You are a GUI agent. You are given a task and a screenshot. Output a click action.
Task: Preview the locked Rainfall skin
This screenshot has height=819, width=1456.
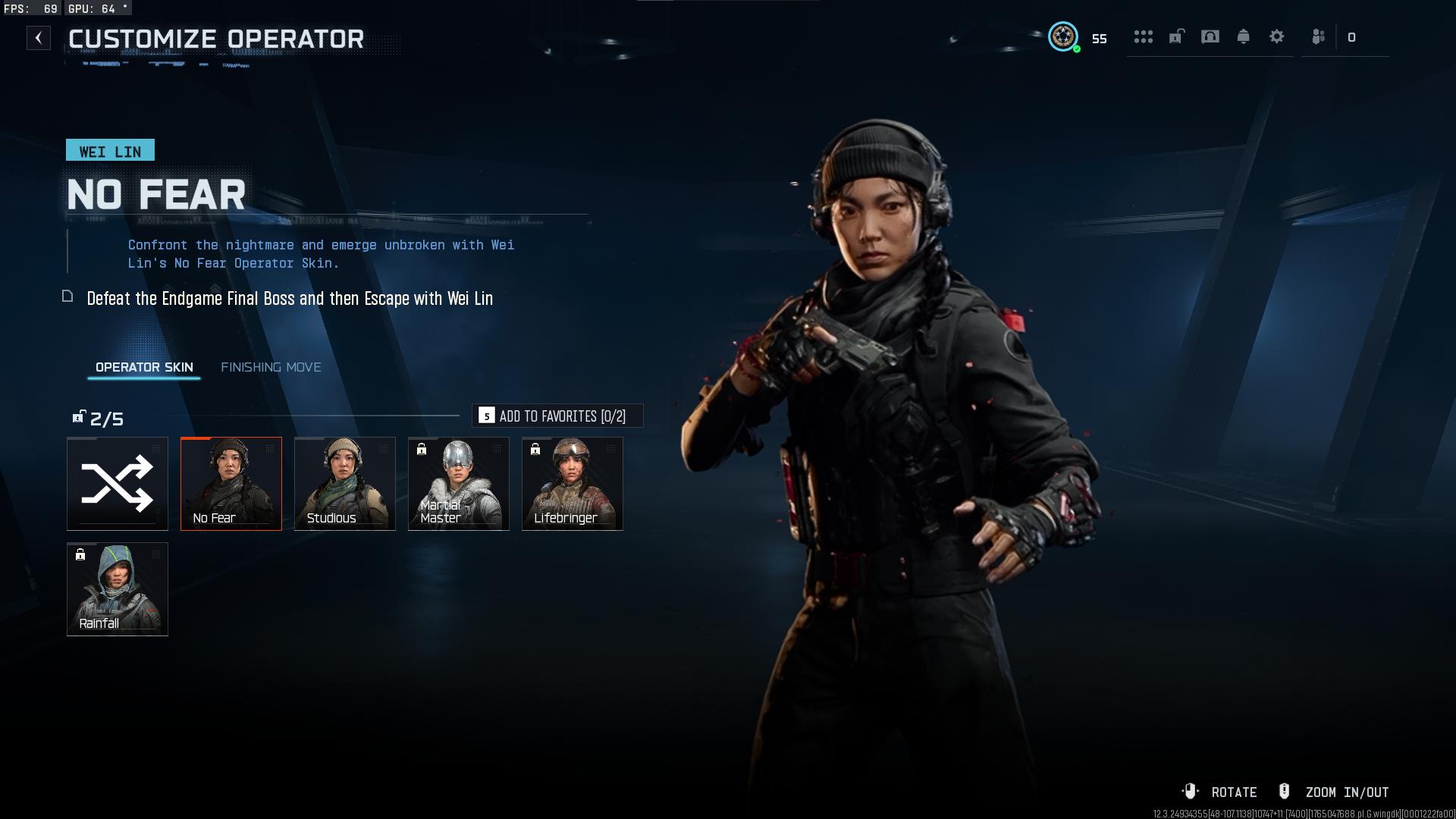tap(118, 589)
